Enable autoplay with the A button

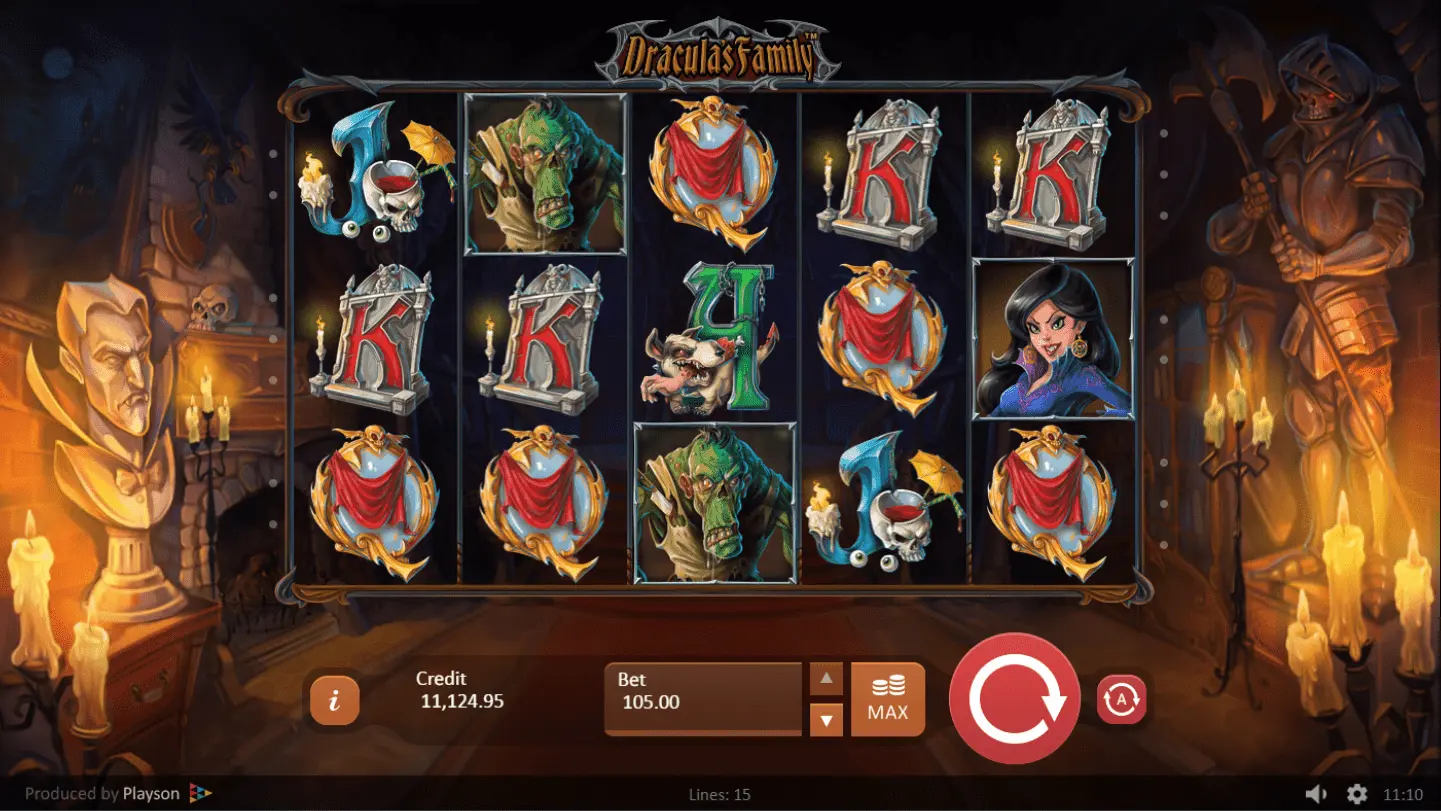point(1121,699)
